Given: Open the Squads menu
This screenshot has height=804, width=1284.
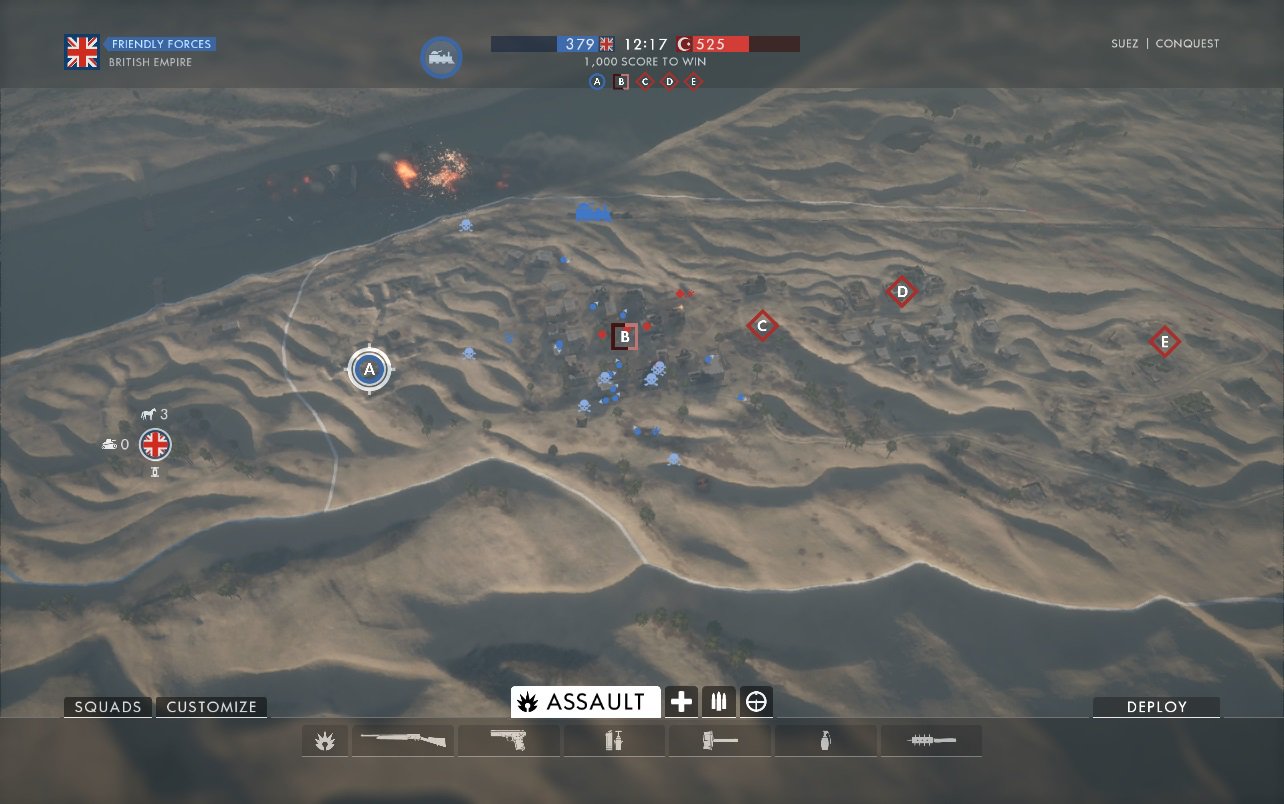Looking at the screenshot, I should click(108, 707).
